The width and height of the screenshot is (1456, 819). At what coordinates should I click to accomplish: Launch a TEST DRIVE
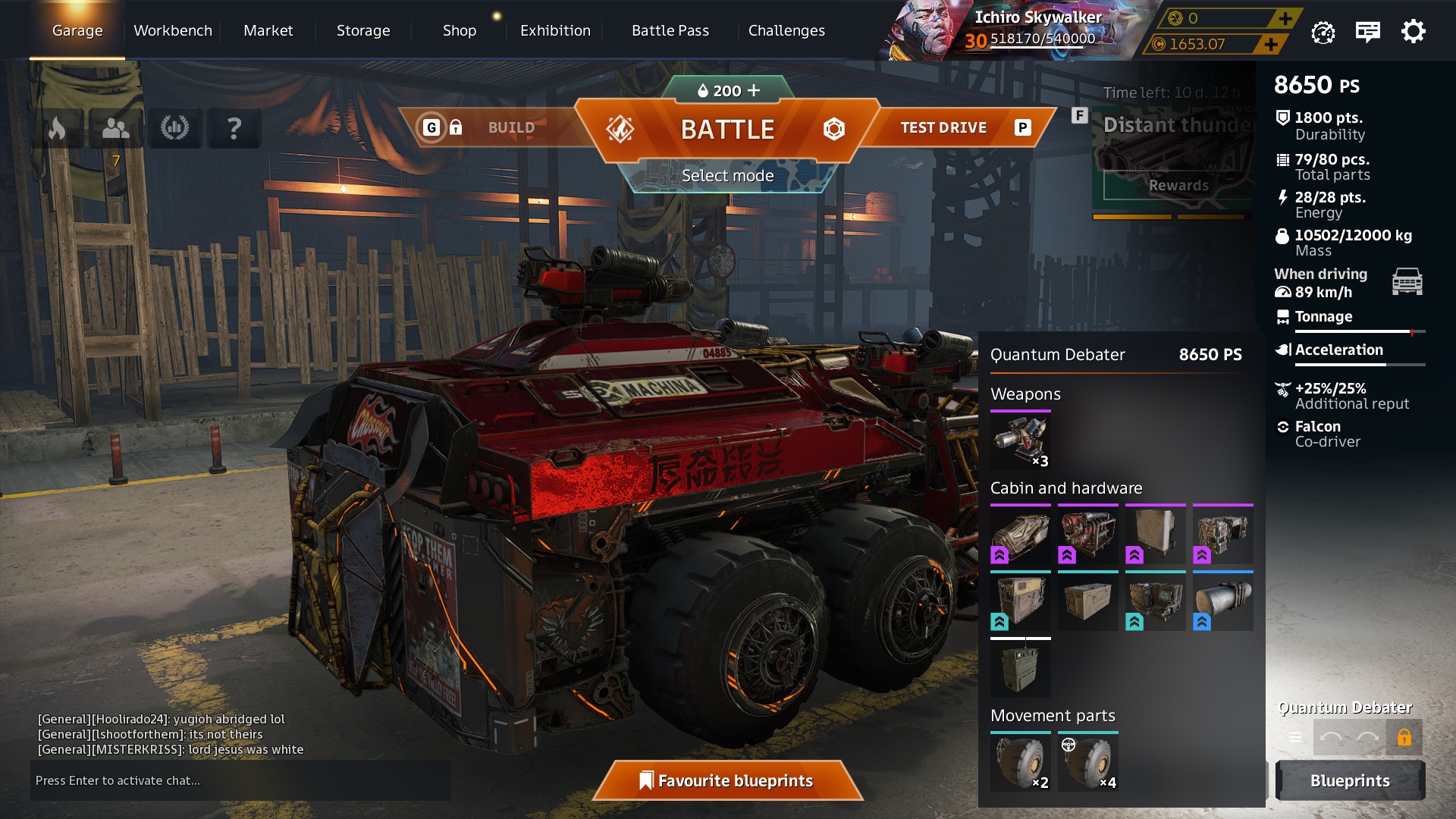click(x=943, y=127)
